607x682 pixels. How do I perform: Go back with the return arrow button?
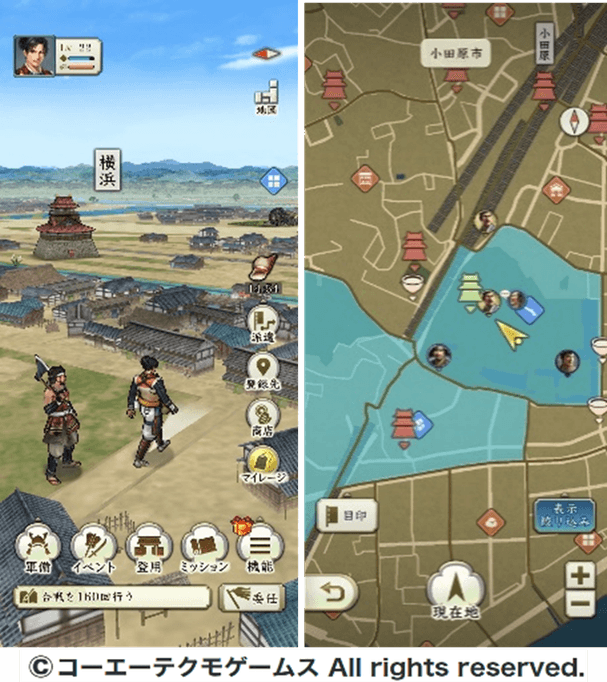pyautogui.click(x=330, y=594)
